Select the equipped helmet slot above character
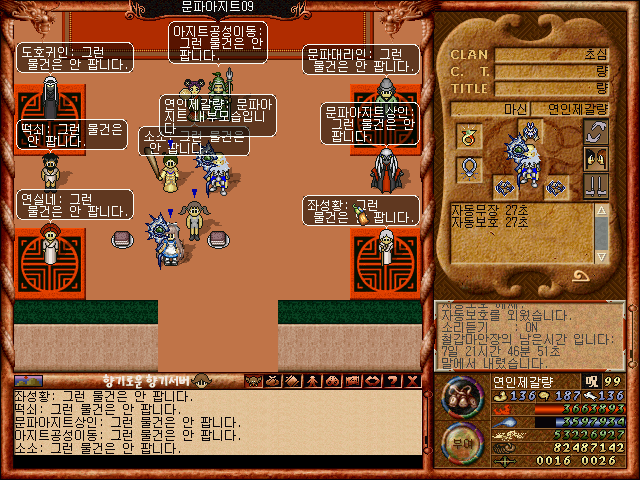This screenshot has width=640, height=480. (528, 128)
